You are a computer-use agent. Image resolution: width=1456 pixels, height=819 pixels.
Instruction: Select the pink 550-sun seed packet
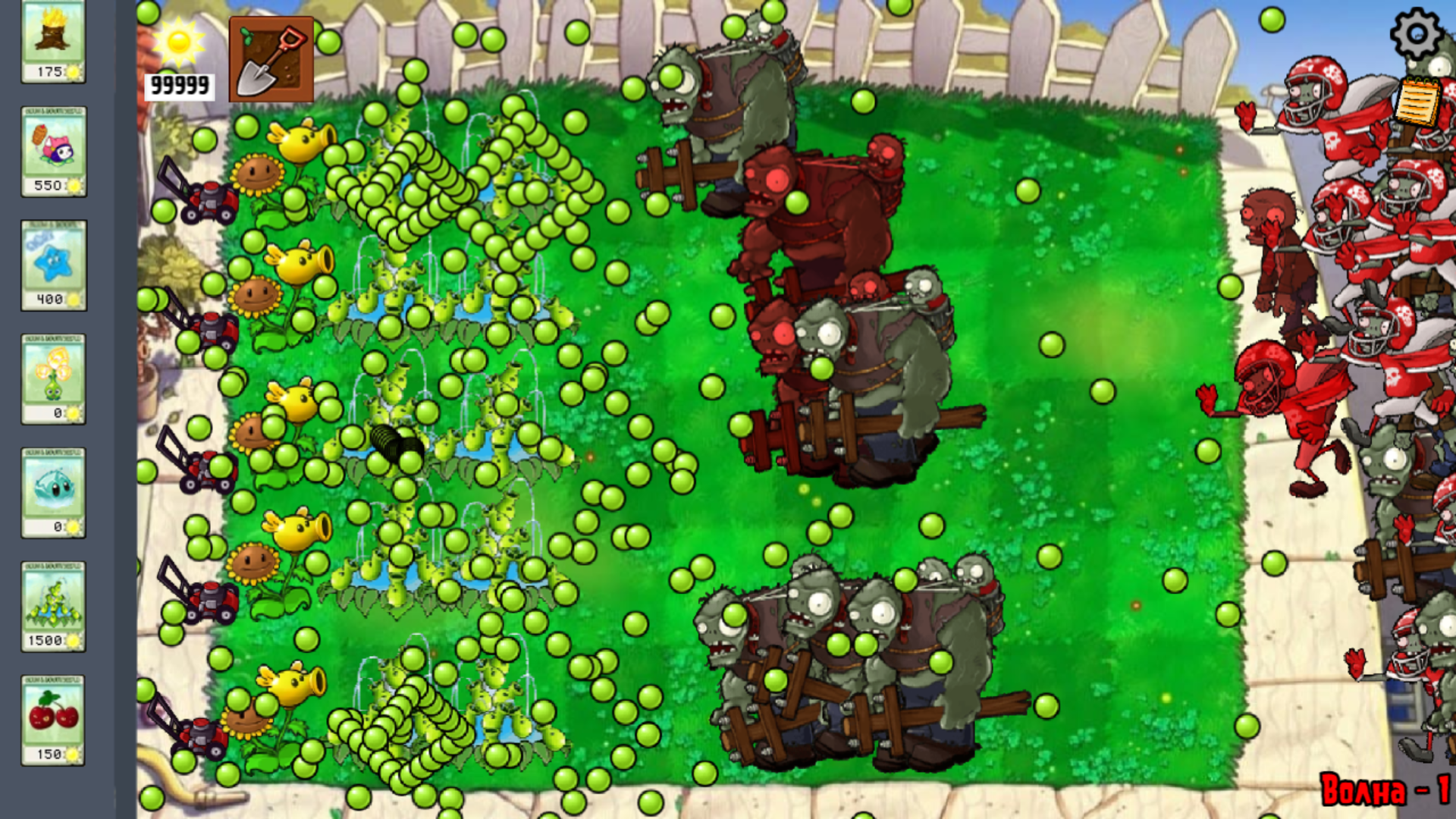coord(53,152)
